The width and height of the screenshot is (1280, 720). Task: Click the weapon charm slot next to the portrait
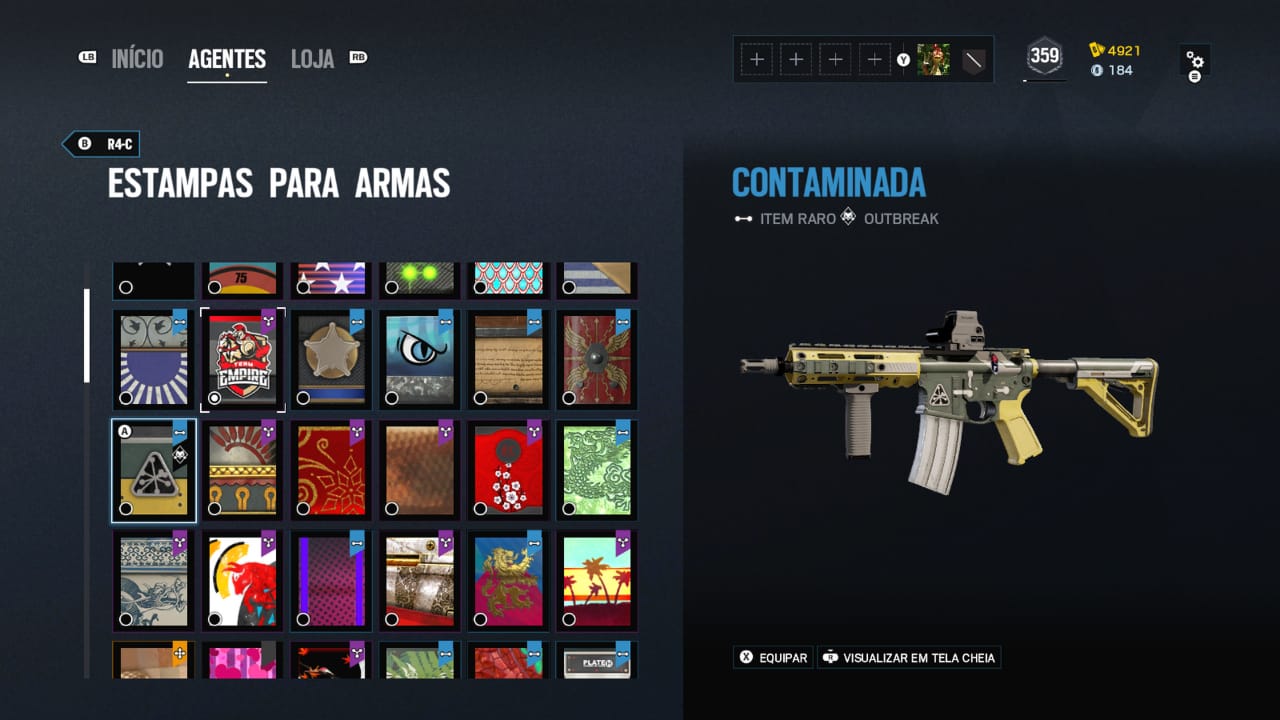(971, 59)
